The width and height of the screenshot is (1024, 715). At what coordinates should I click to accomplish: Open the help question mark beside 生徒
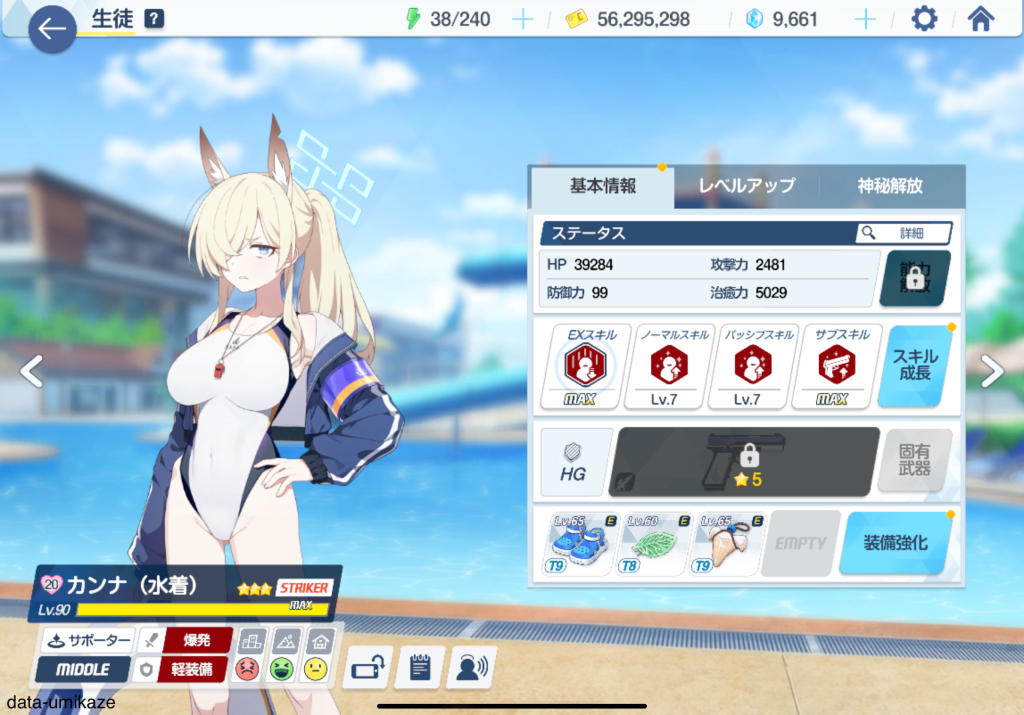click(x=154, y=19)
